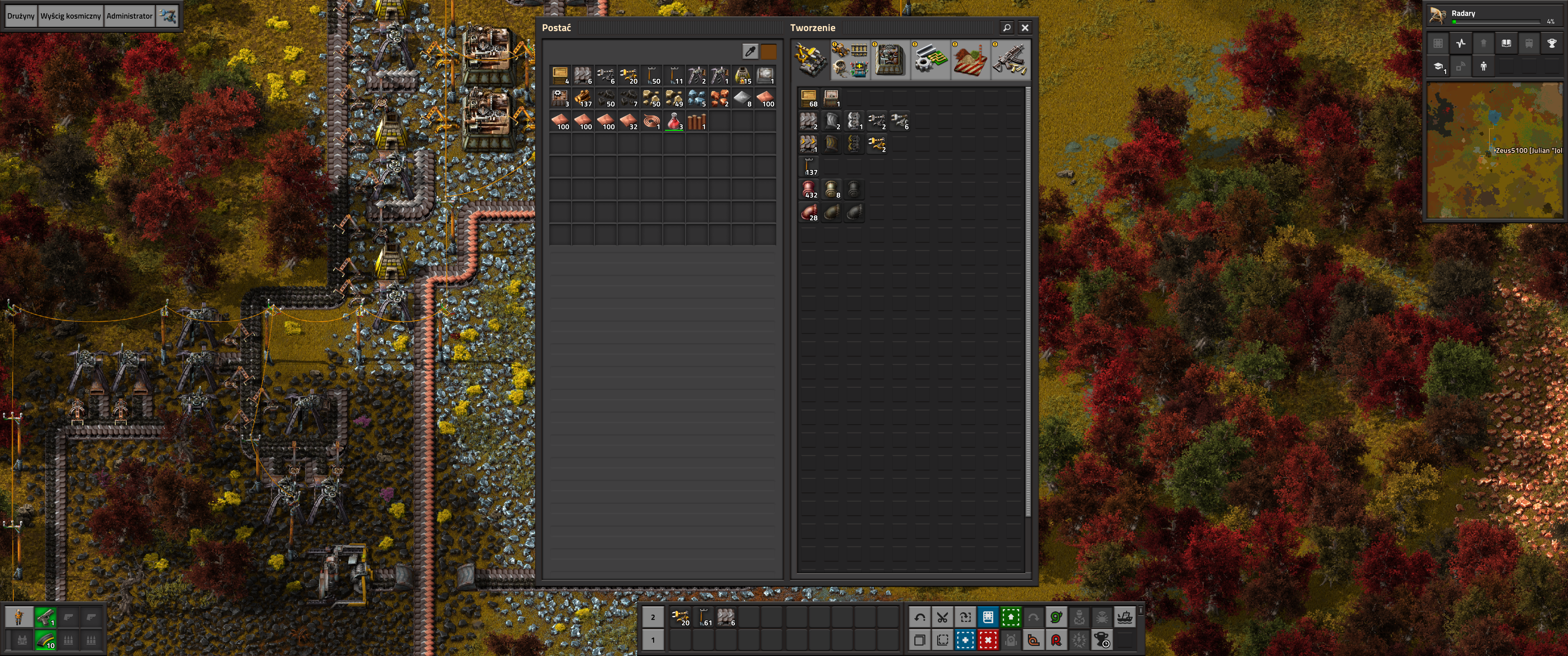Craft the pipe recipe showing 432

808,189
